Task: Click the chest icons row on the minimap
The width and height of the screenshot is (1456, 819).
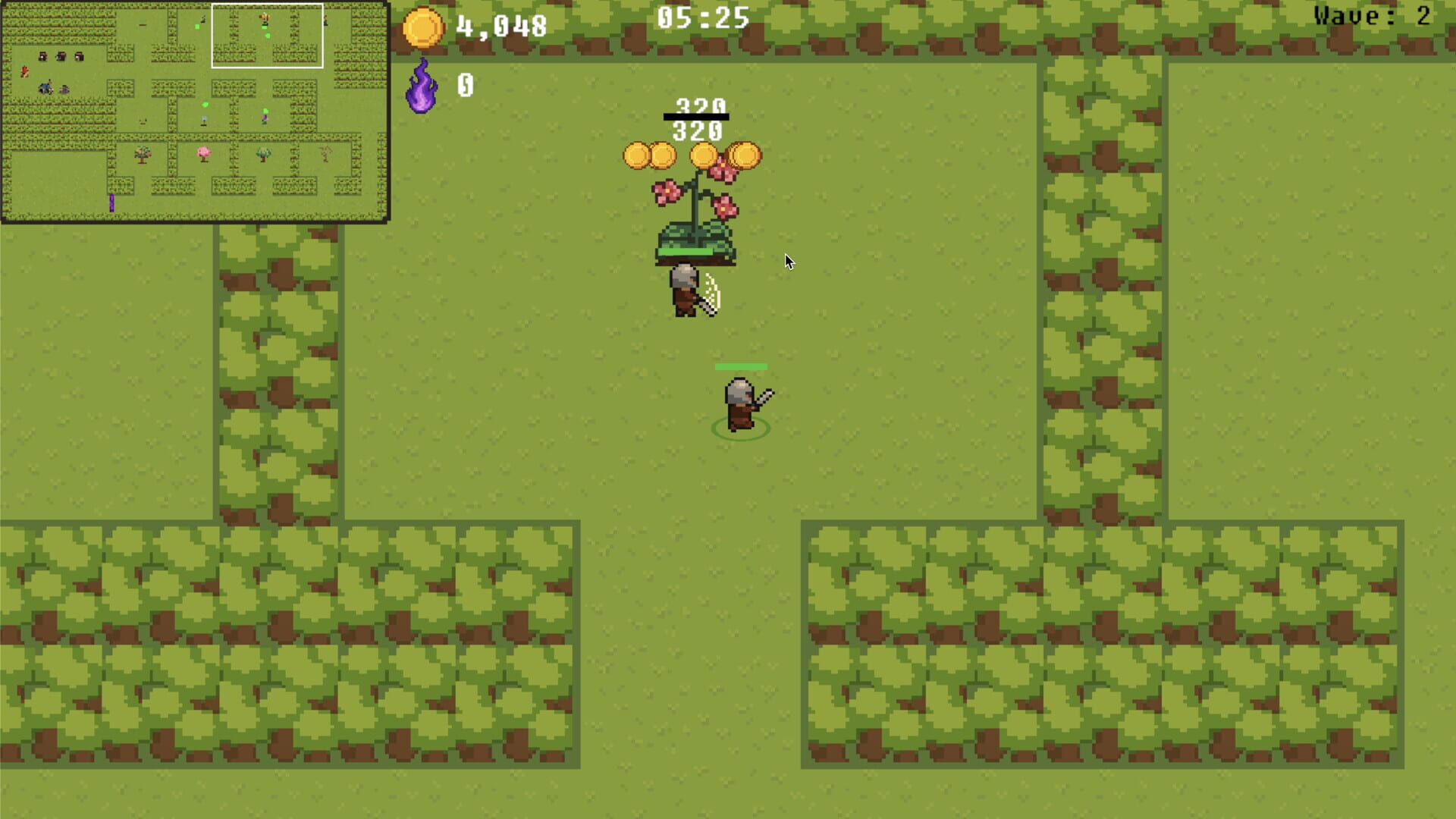Action: (61, 57)
